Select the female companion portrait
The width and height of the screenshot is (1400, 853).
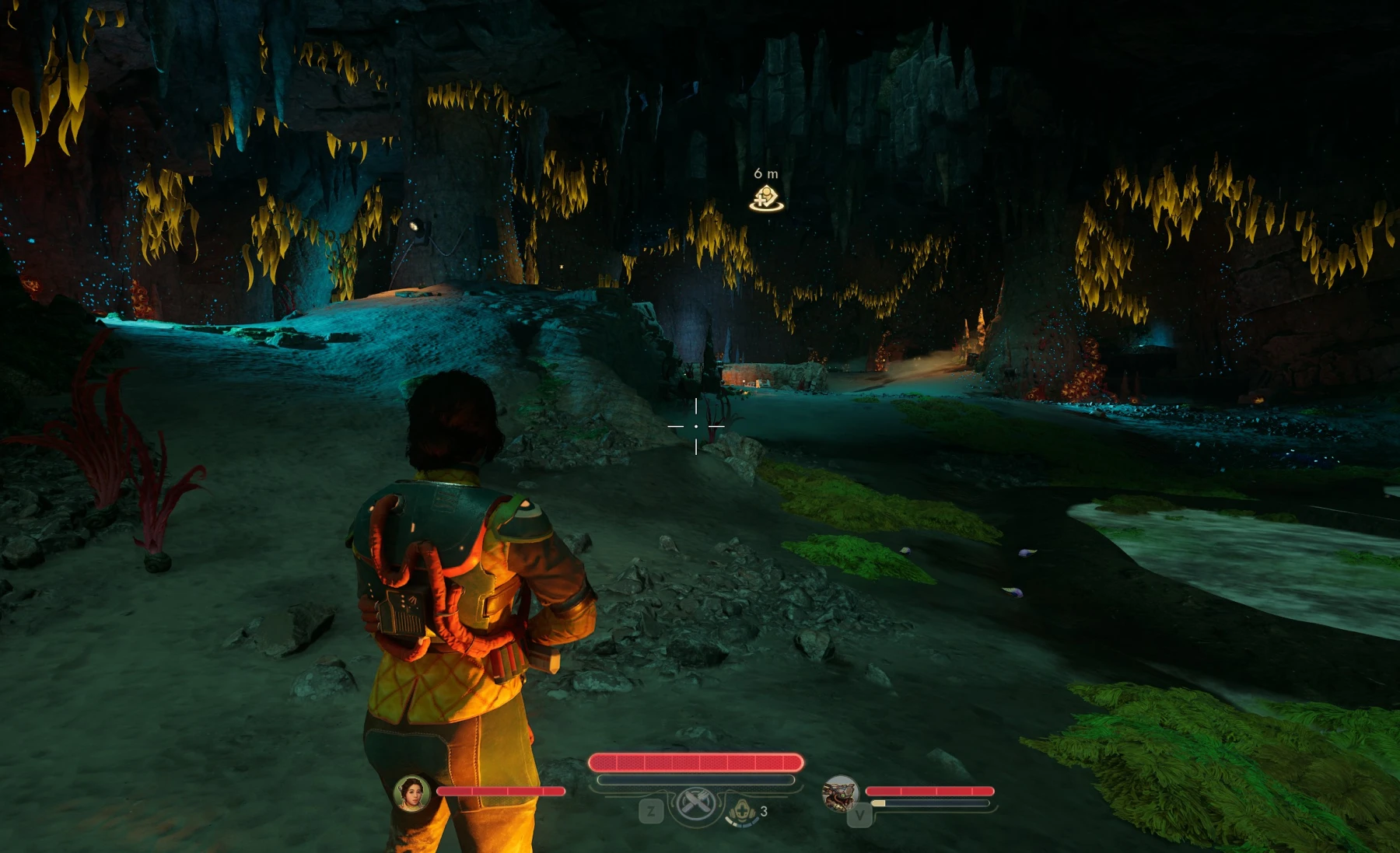click(412, 793)
